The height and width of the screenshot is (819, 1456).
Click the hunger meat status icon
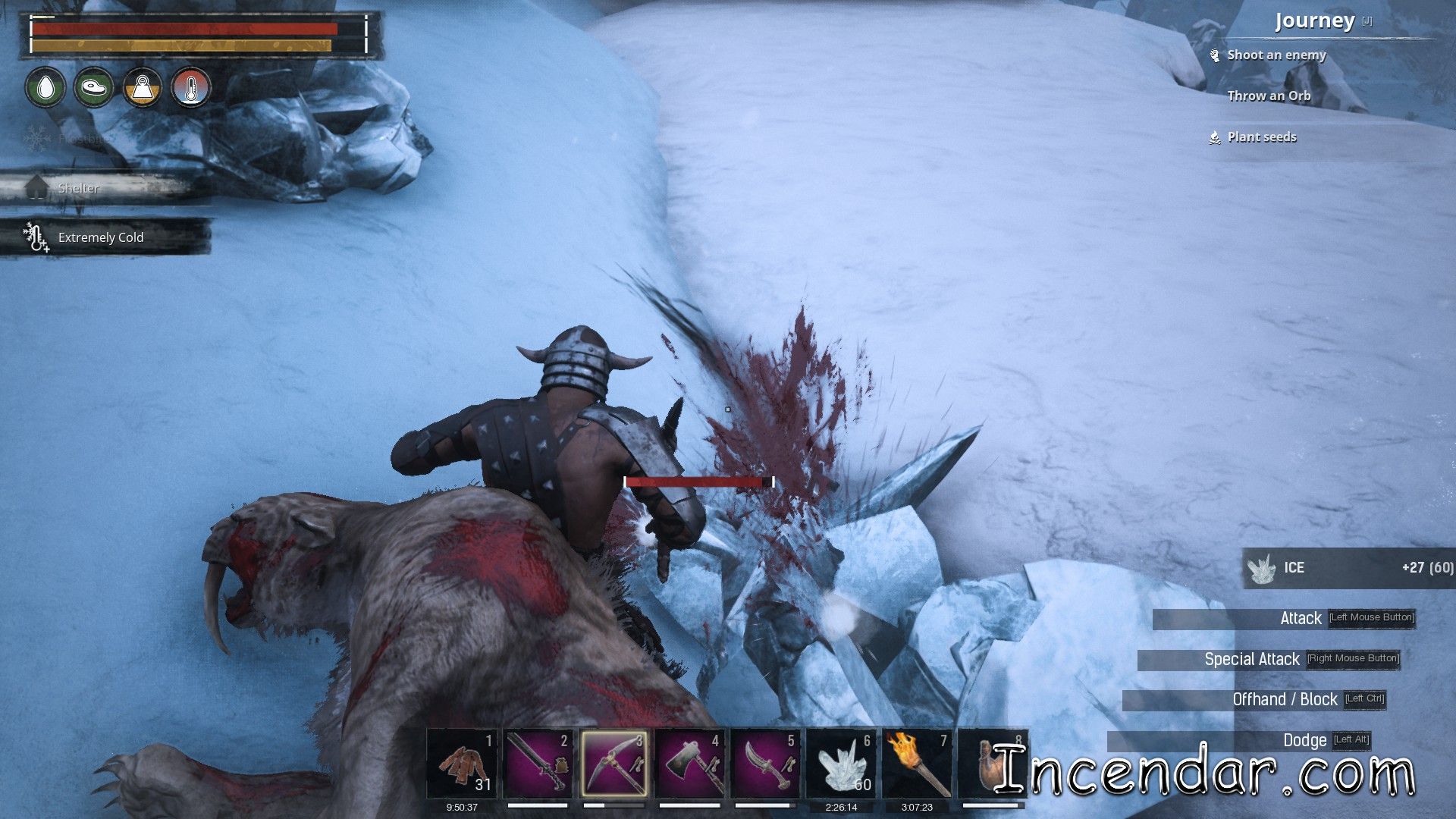[94, 88]
